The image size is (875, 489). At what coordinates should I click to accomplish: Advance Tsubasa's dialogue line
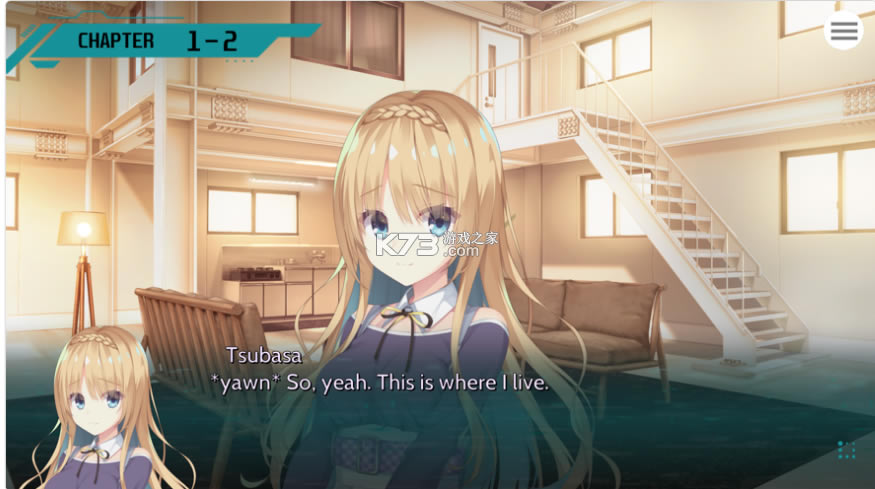click(x=379, y=383)
